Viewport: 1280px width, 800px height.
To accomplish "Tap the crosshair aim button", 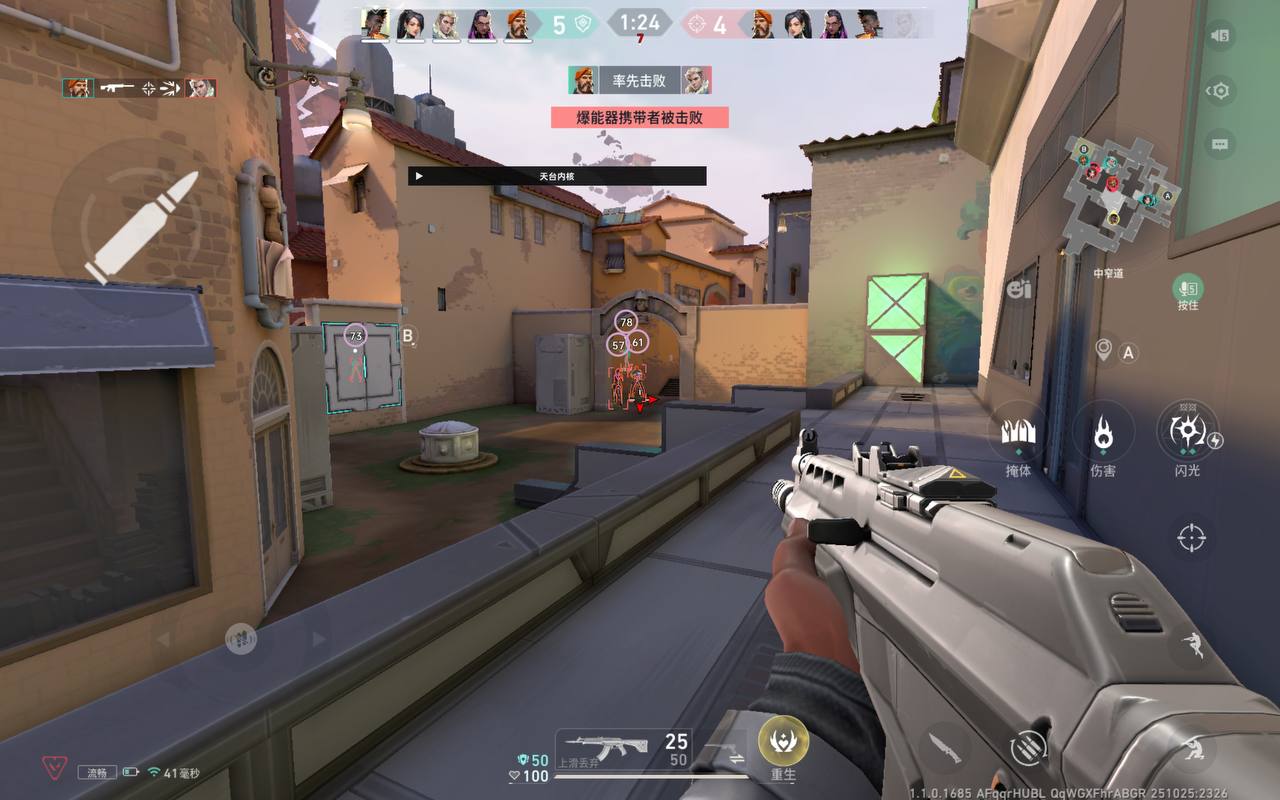I will 1191,537.
